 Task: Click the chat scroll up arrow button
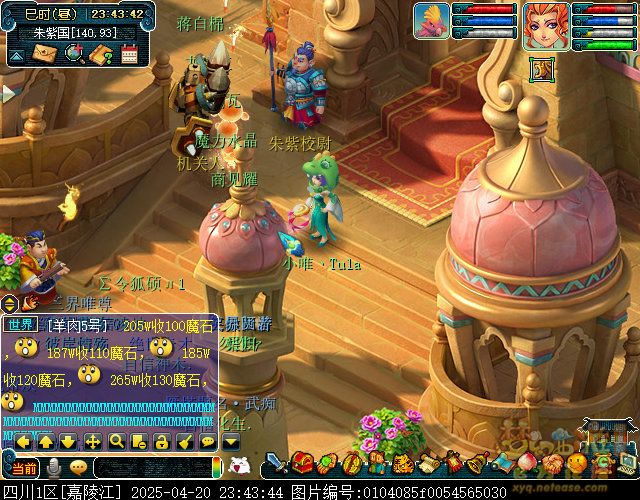[x=45, y=441]
